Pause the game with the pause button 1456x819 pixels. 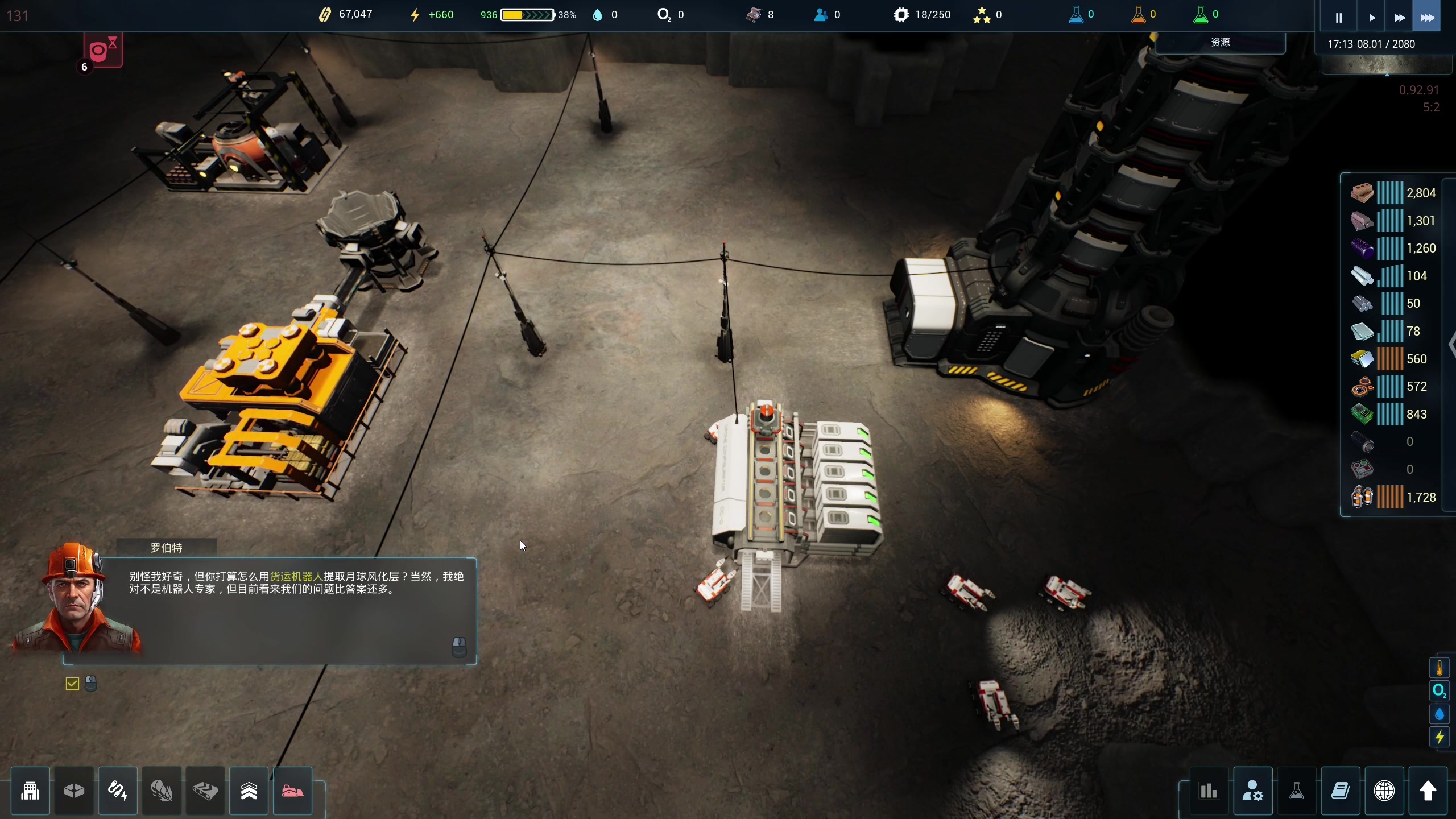(x=1338, y=18)
